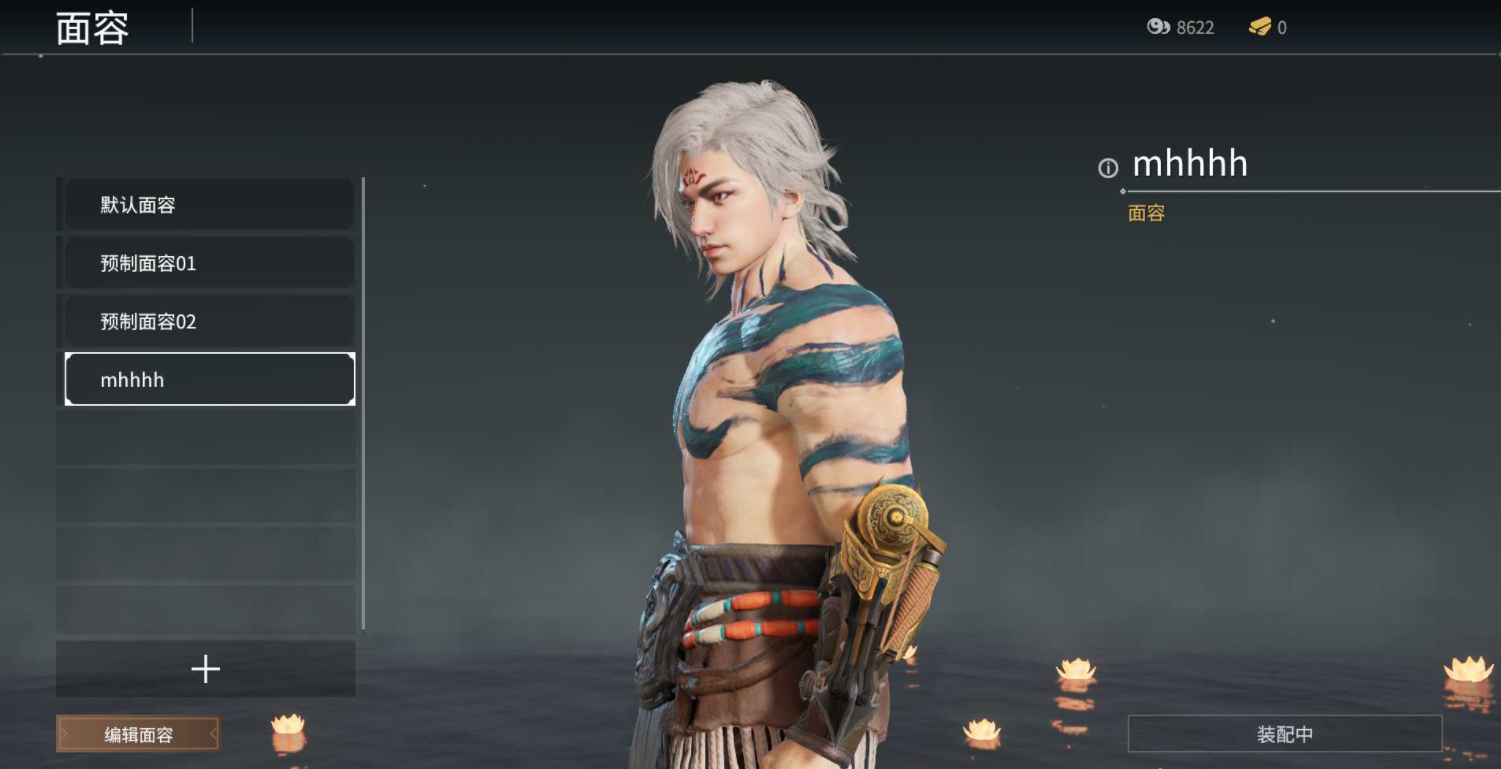Pick the 预制面容02 preset
The image size is (1501, 769).
[208, 321]
